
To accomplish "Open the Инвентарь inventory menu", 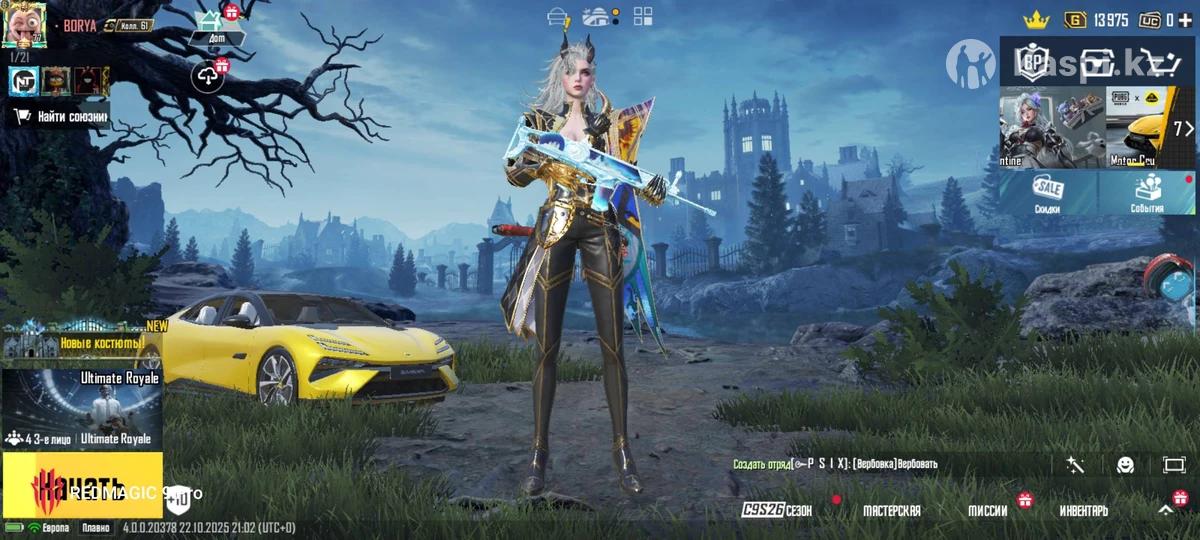I will [1084, 510].
